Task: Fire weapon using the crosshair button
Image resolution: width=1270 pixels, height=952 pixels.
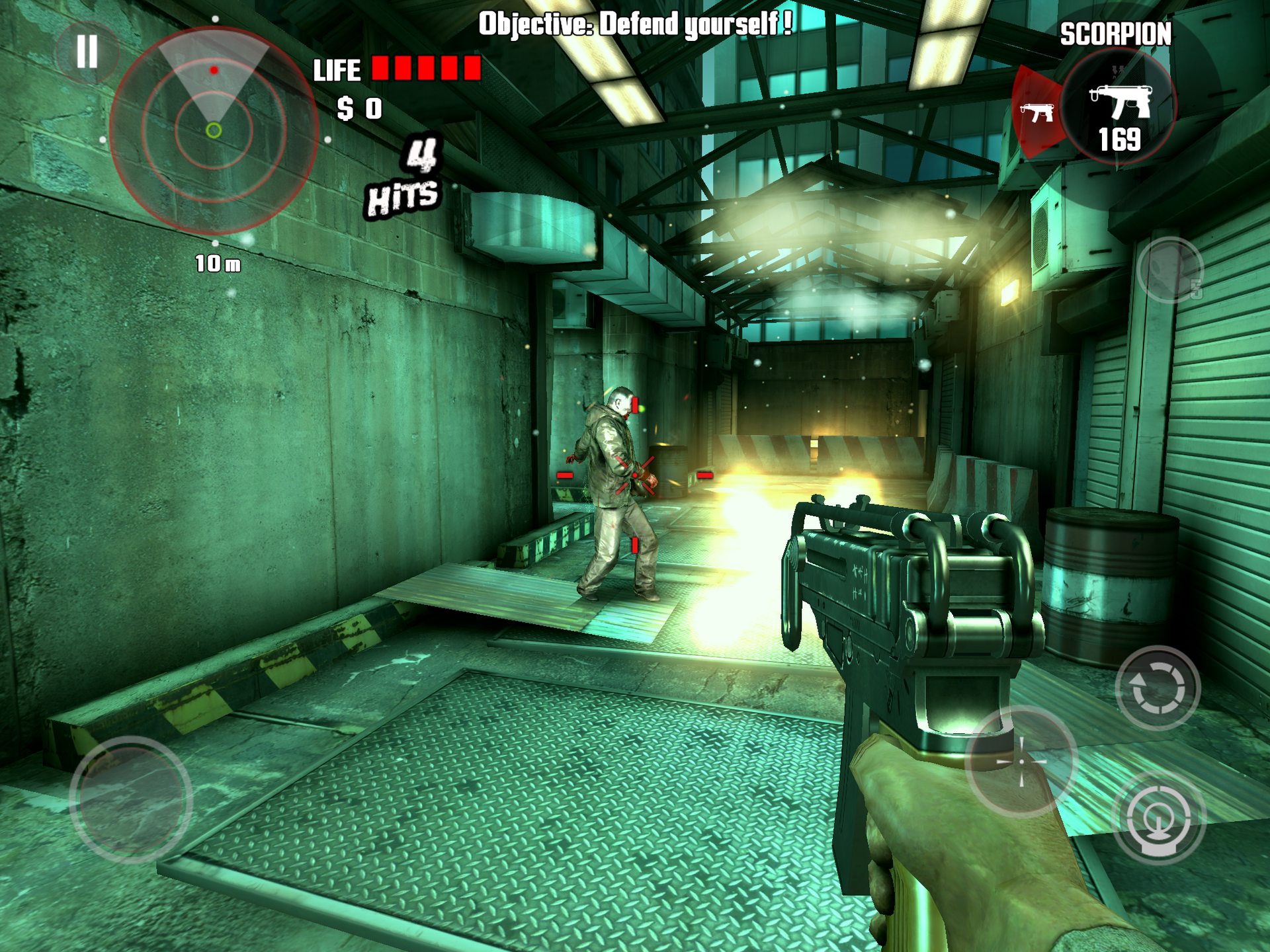Action: [x=1021, y=762]
